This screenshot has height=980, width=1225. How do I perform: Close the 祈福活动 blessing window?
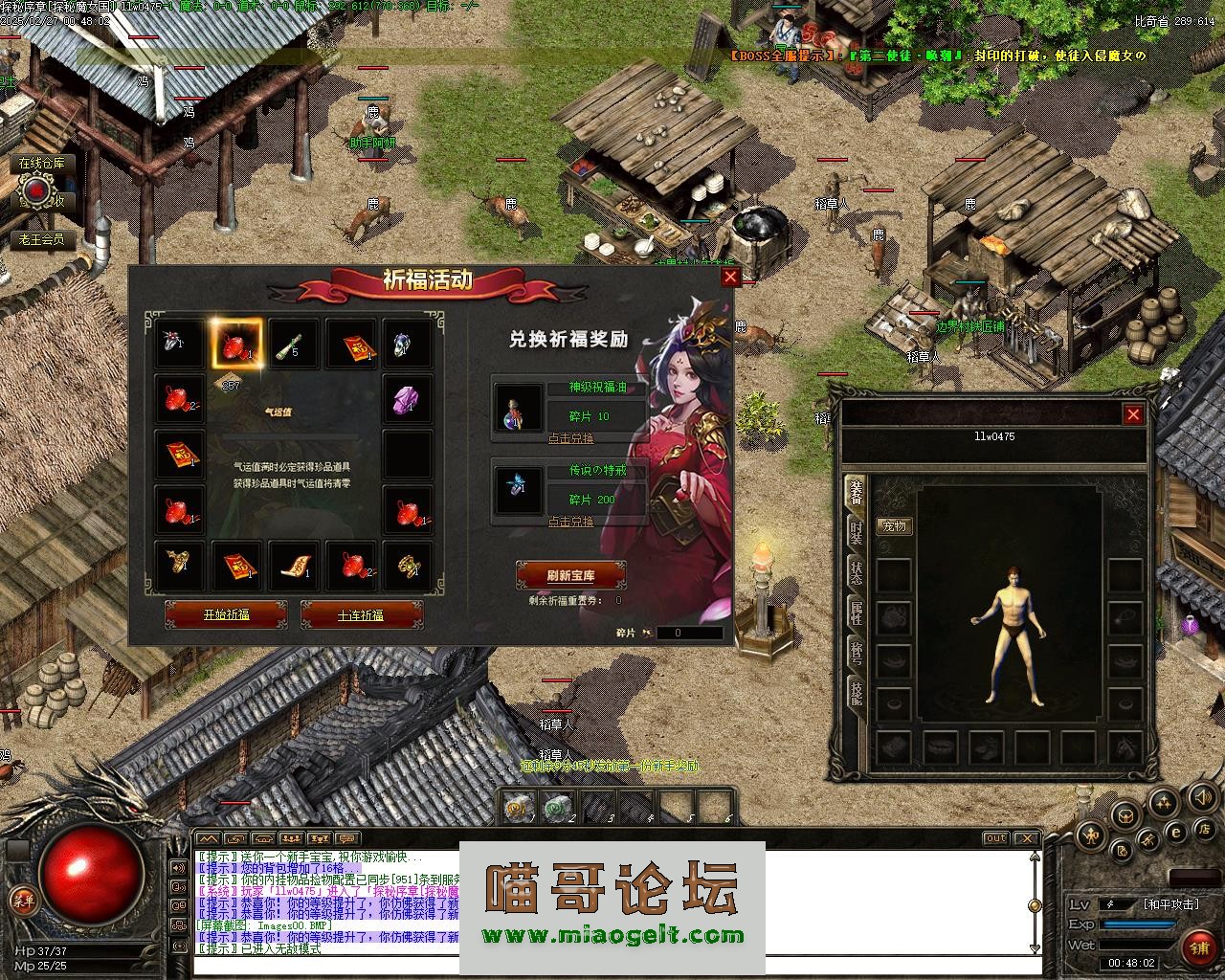pyautogui.click(x=730, y=277)
